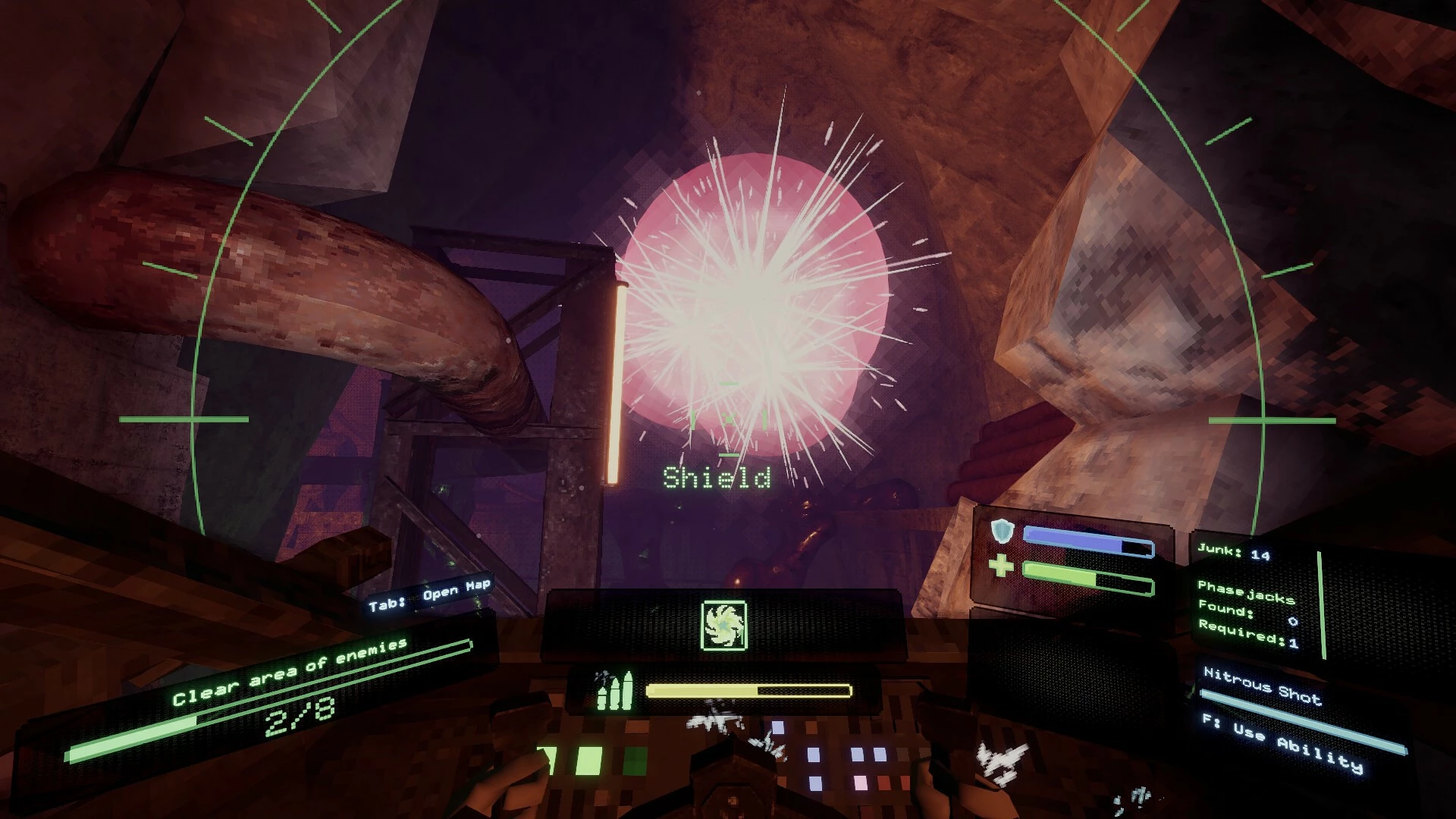Select the swirl ability icon
Screen dimensions: 1456x819
tap(724, 626)
